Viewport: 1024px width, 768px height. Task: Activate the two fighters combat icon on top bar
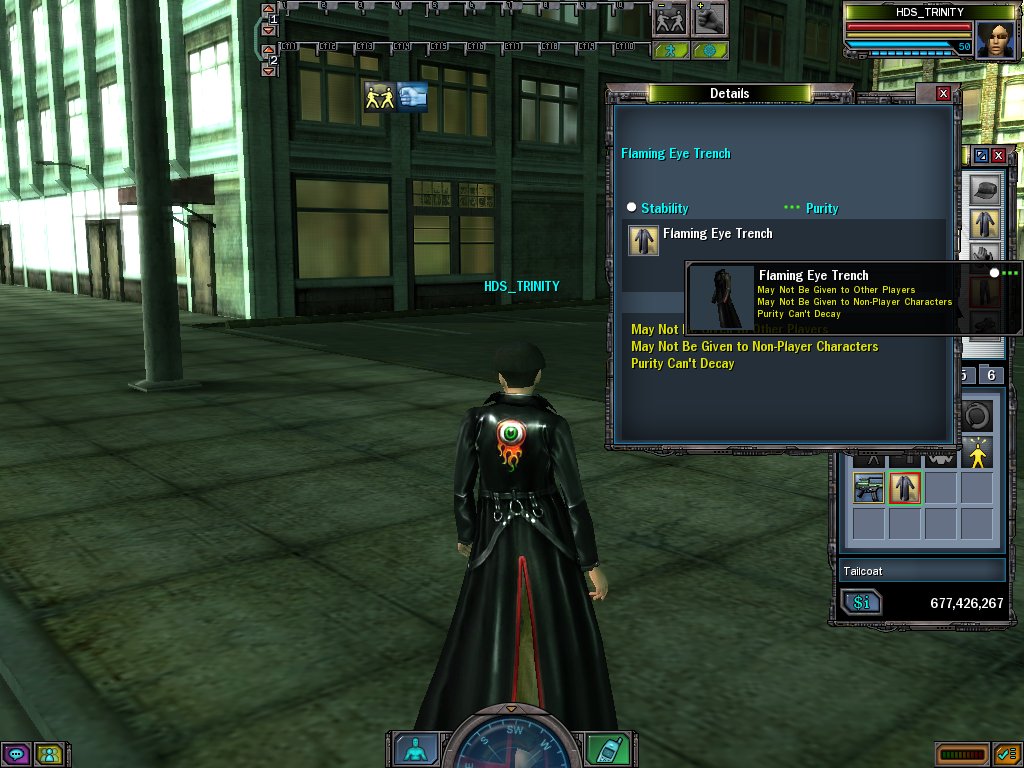(x=669, y=19)
